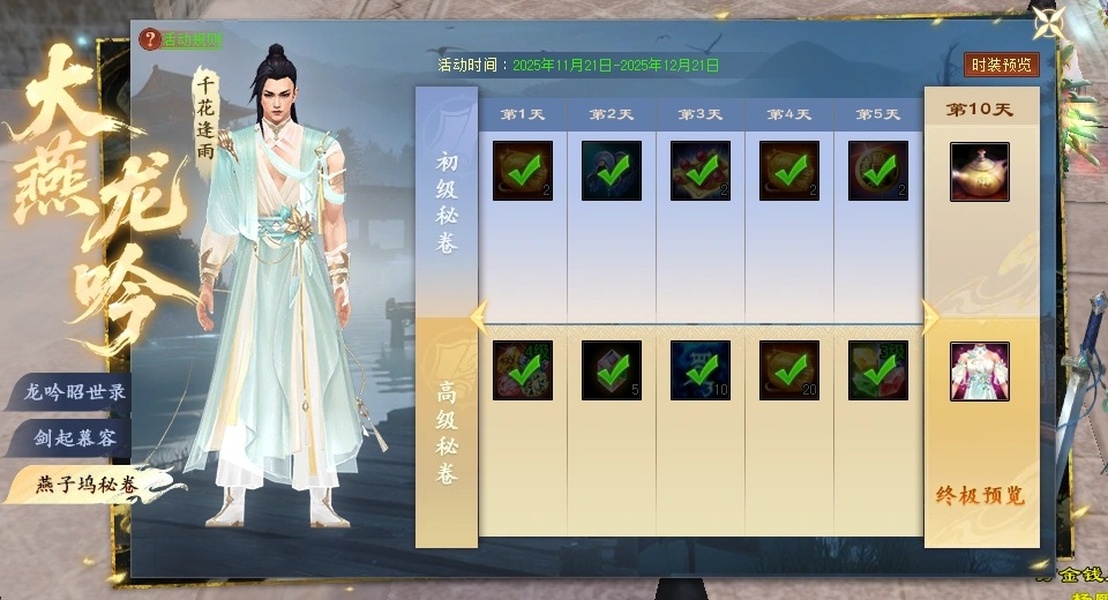
Task: Select the Day 4 高级秘卷 reward with count 20
Action: (x=789, y=370)
